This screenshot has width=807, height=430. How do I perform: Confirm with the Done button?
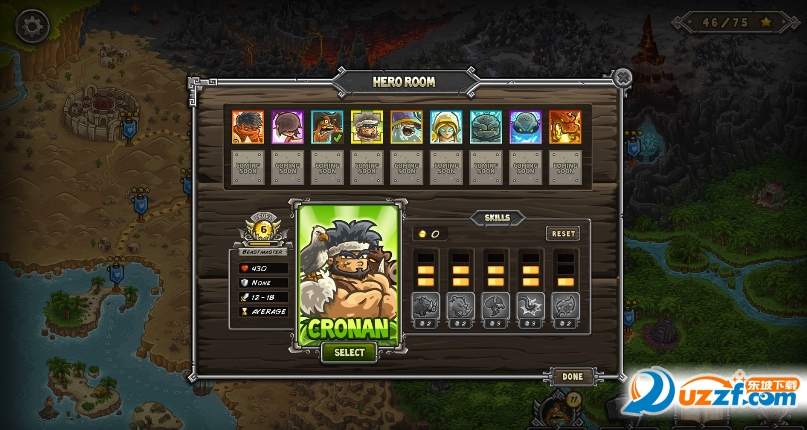pos(572,376)
